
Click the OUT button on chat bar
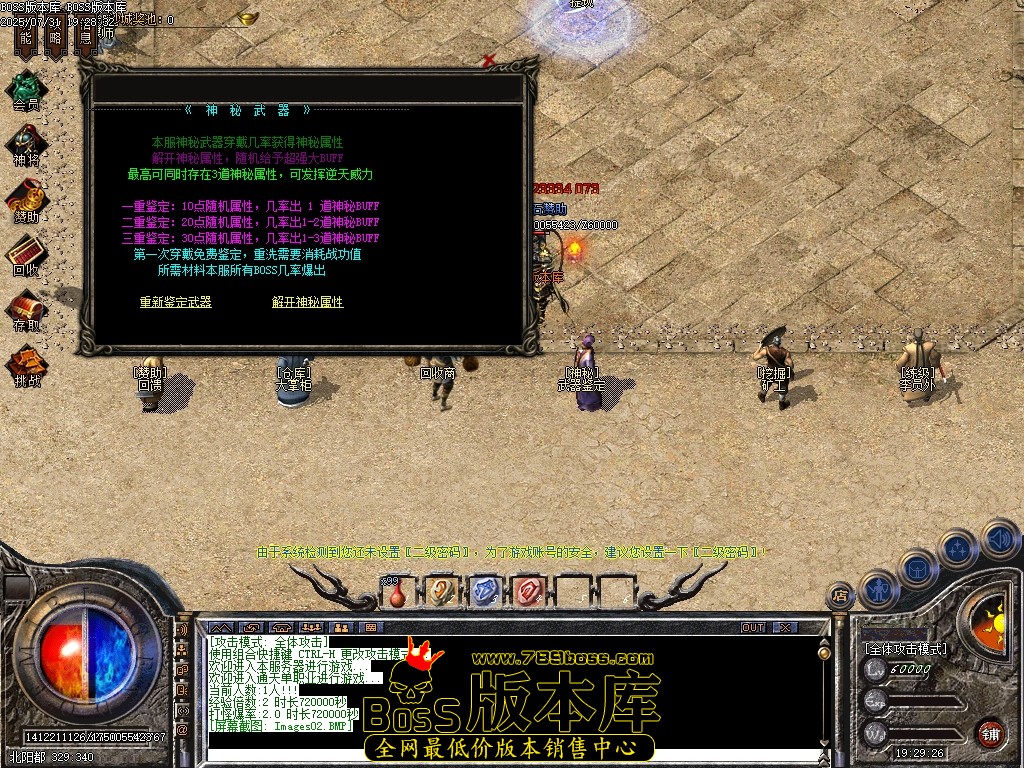[x=753, y=627]
